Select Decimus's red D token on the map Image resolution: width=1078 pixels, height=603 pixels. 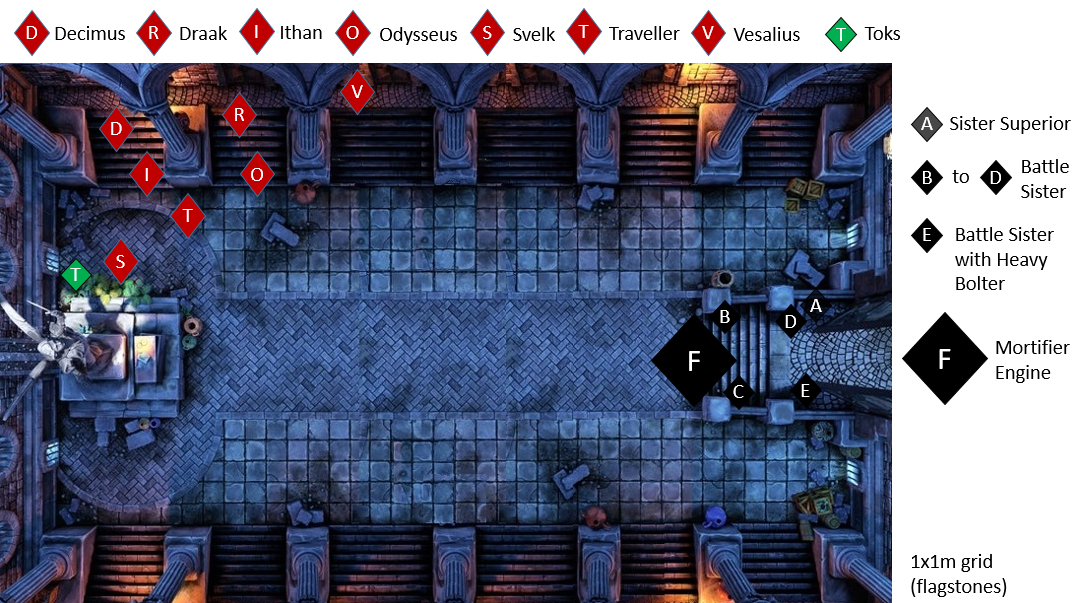pos(116,129)
